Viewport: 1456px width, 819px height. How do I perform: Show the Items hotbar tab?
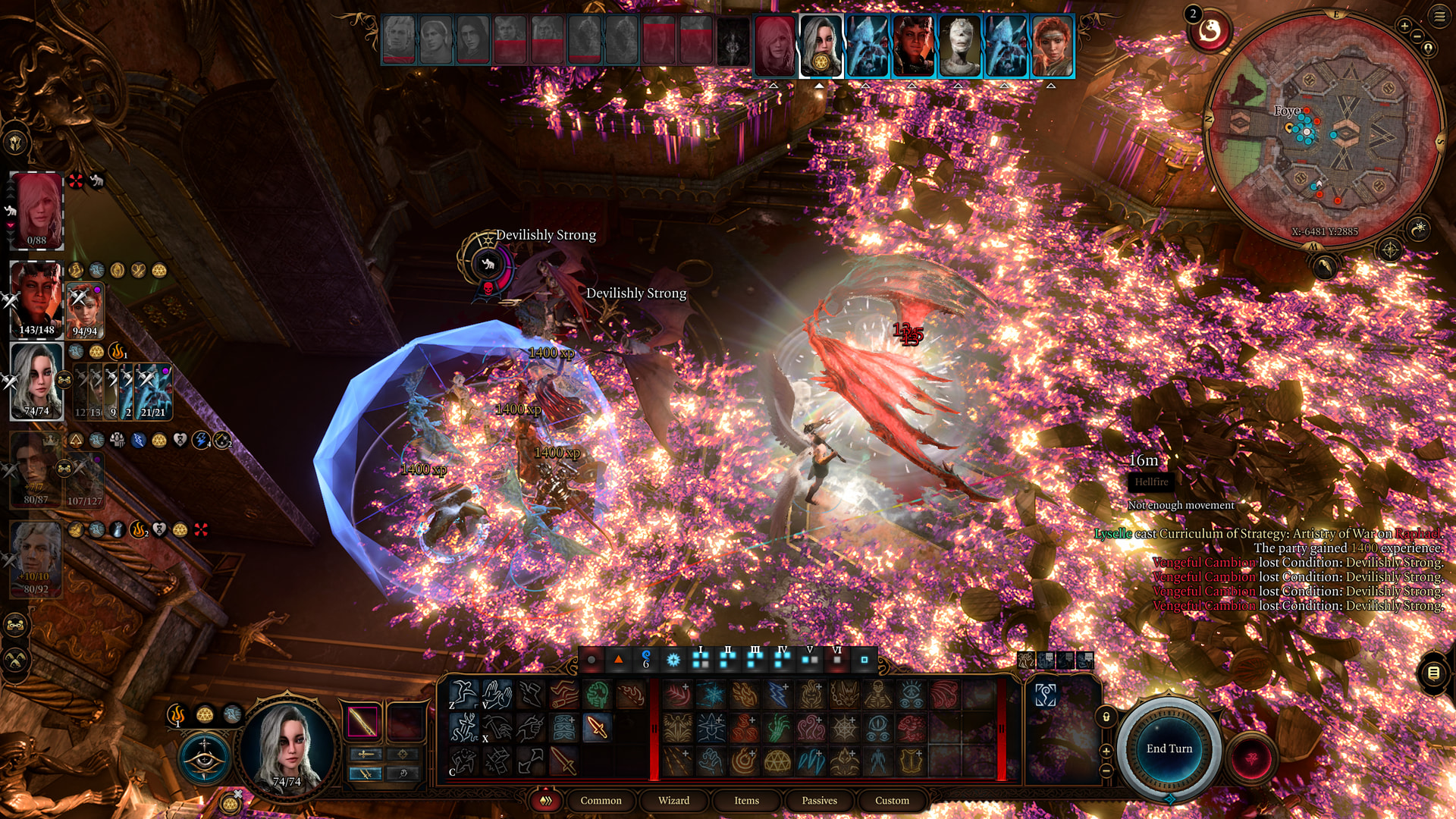[746, 800]
